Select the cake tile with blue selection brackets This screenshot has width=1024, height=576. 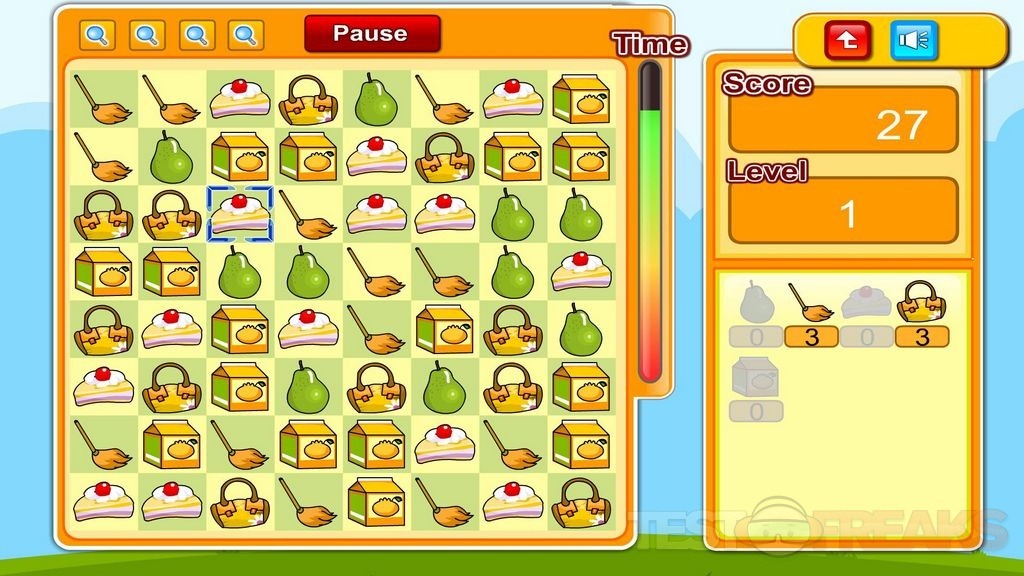240,214
